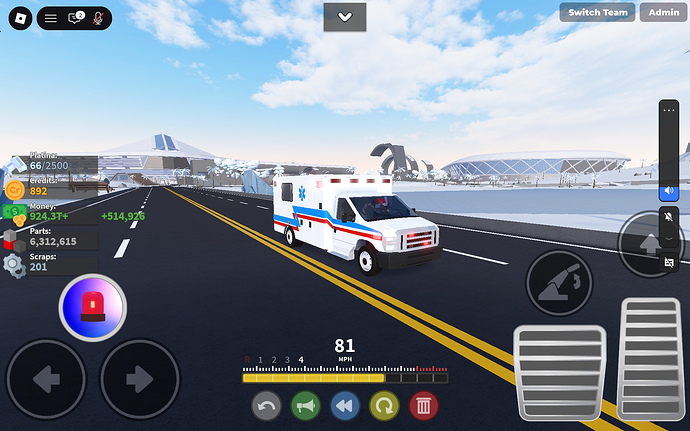The width and height of the screenshot is (690, 431).
Task: Open the hamburger menu in the top bar
Action: pyautogui.click(x=51, y=18)
